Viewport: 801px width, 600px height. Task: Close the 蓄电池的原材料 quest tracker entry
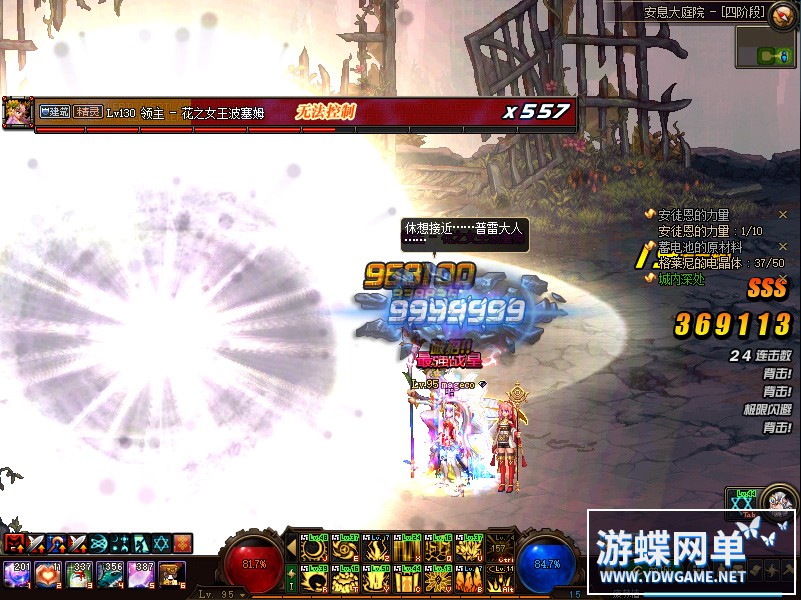click(783, 247)
